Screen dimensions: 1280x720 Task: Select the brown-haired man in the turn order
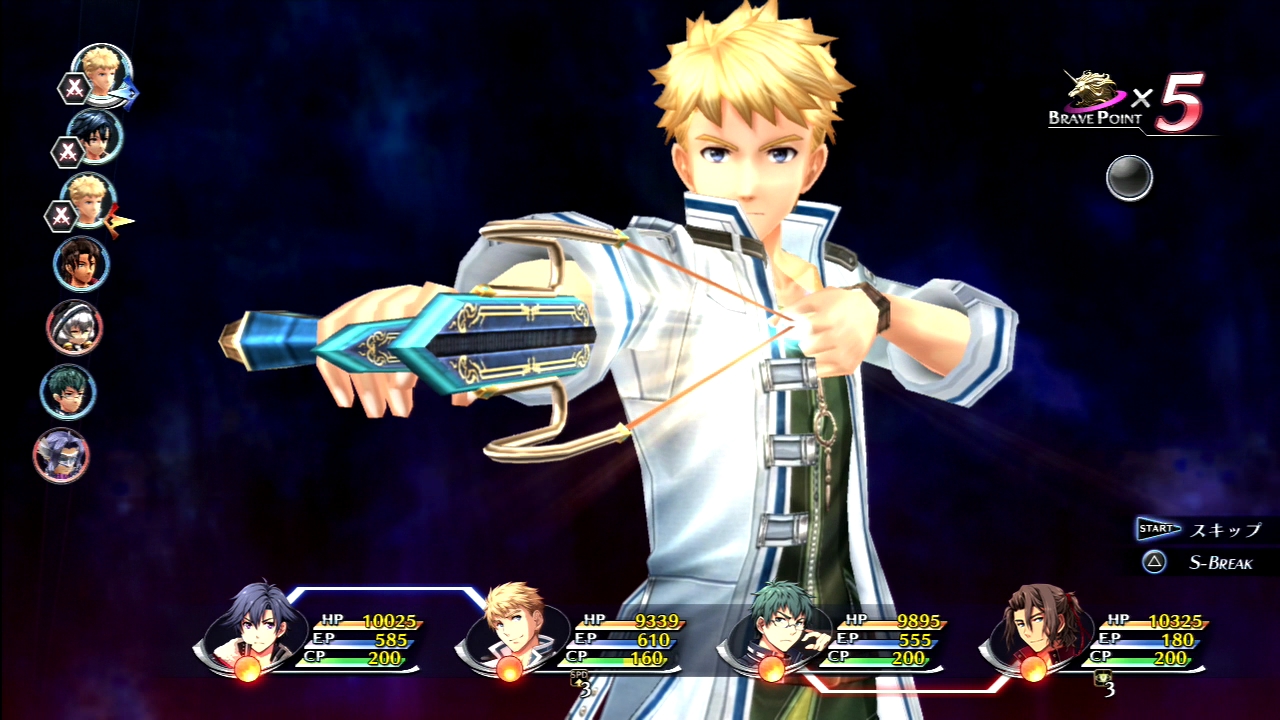point(81,264)
